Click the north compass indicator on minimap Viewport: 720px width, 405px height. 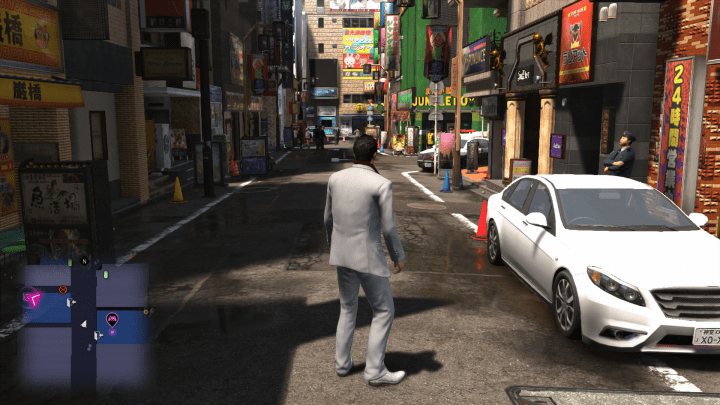85,261
